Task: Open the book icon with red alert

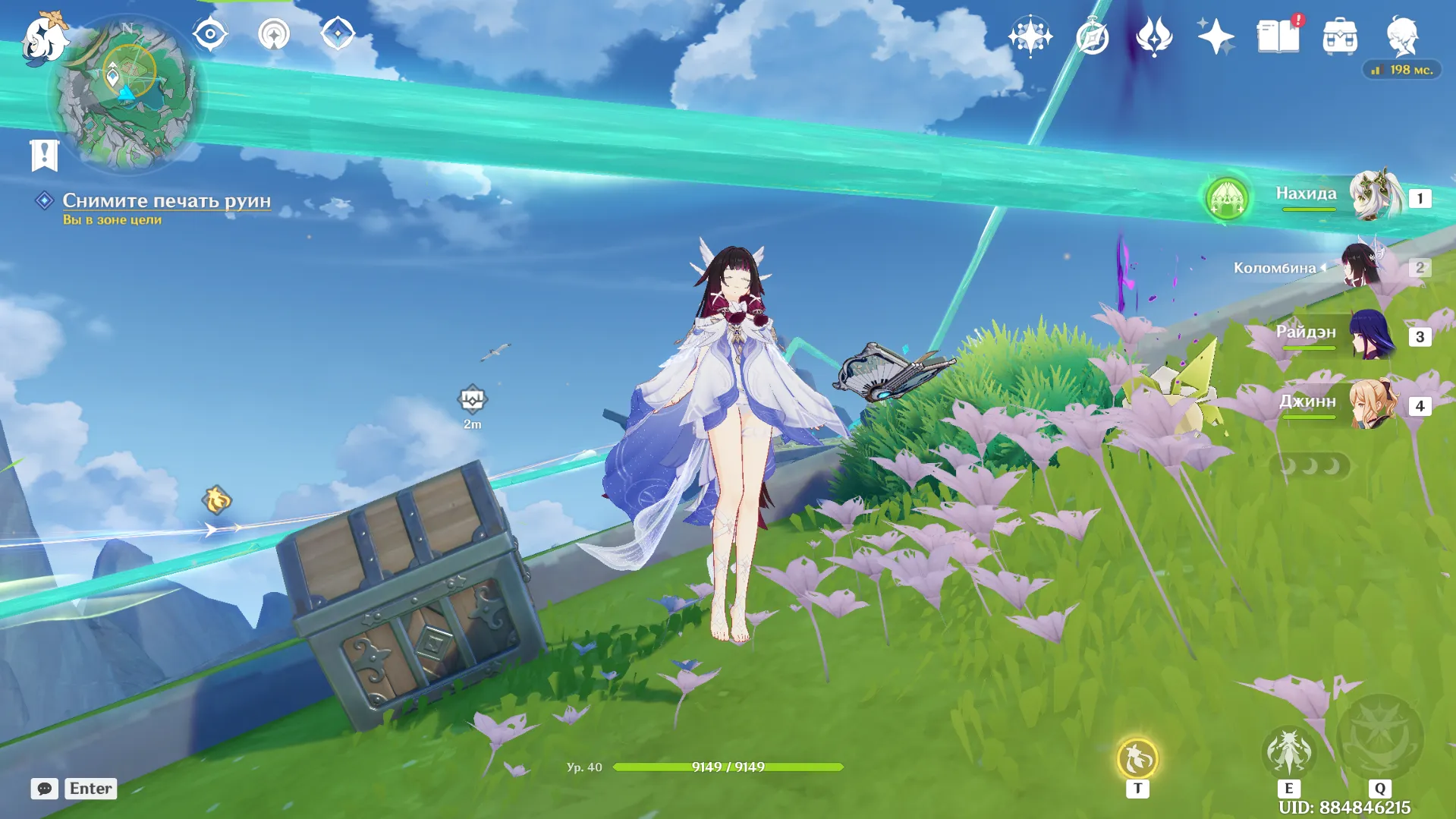Action: [x=1278, y=36]
